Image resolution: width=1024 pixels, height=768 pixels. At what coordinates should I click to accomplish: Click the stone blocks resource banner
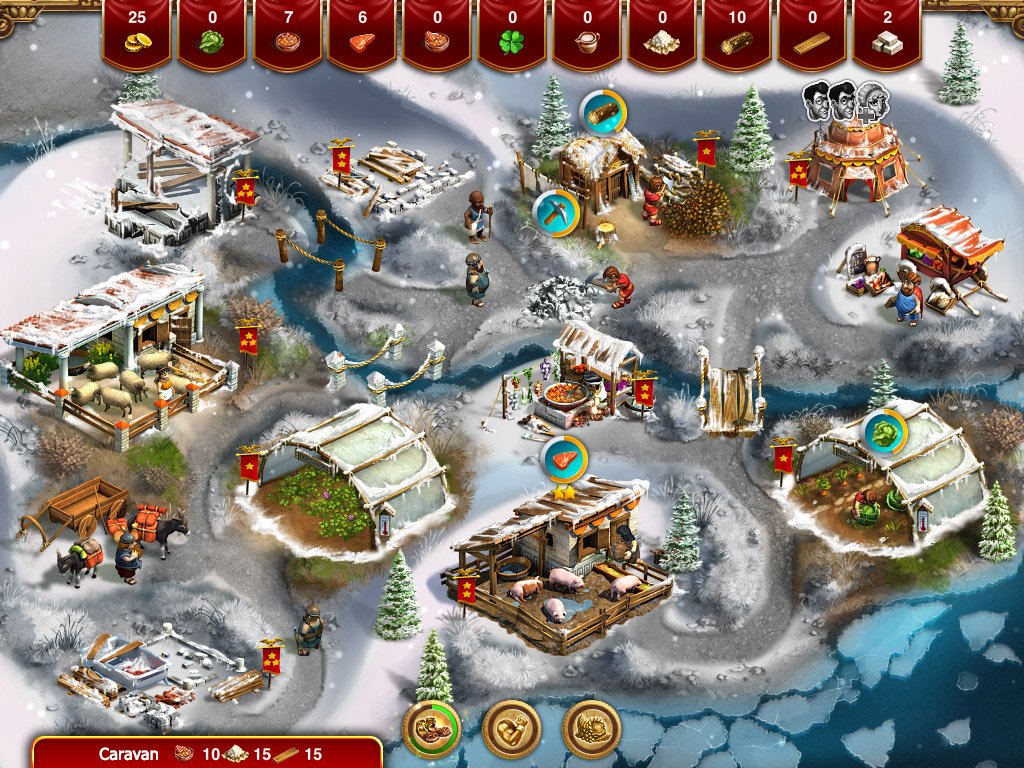click(886, 34)
